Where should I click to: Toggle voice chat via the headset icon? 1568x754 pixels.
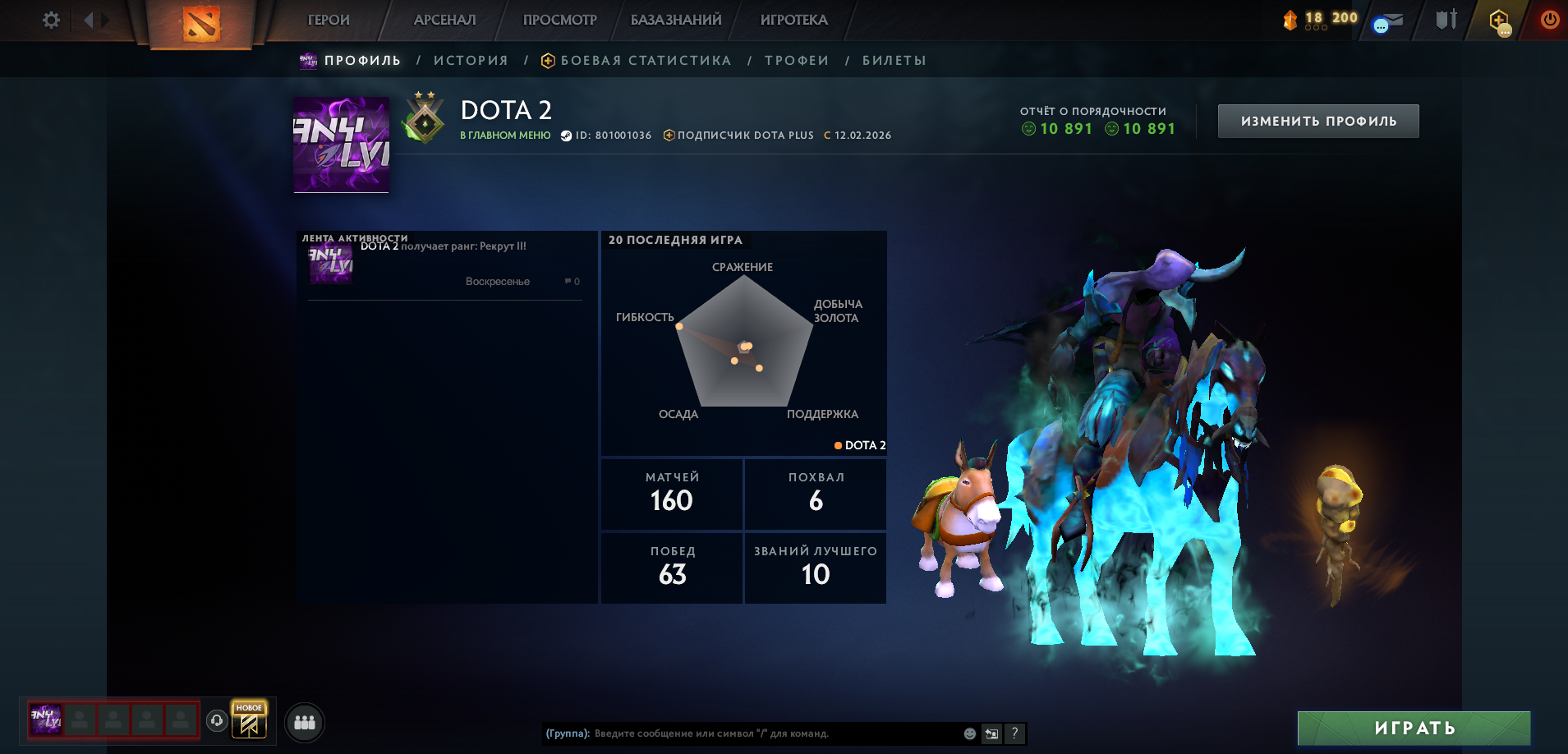click(x=215, y=721)
